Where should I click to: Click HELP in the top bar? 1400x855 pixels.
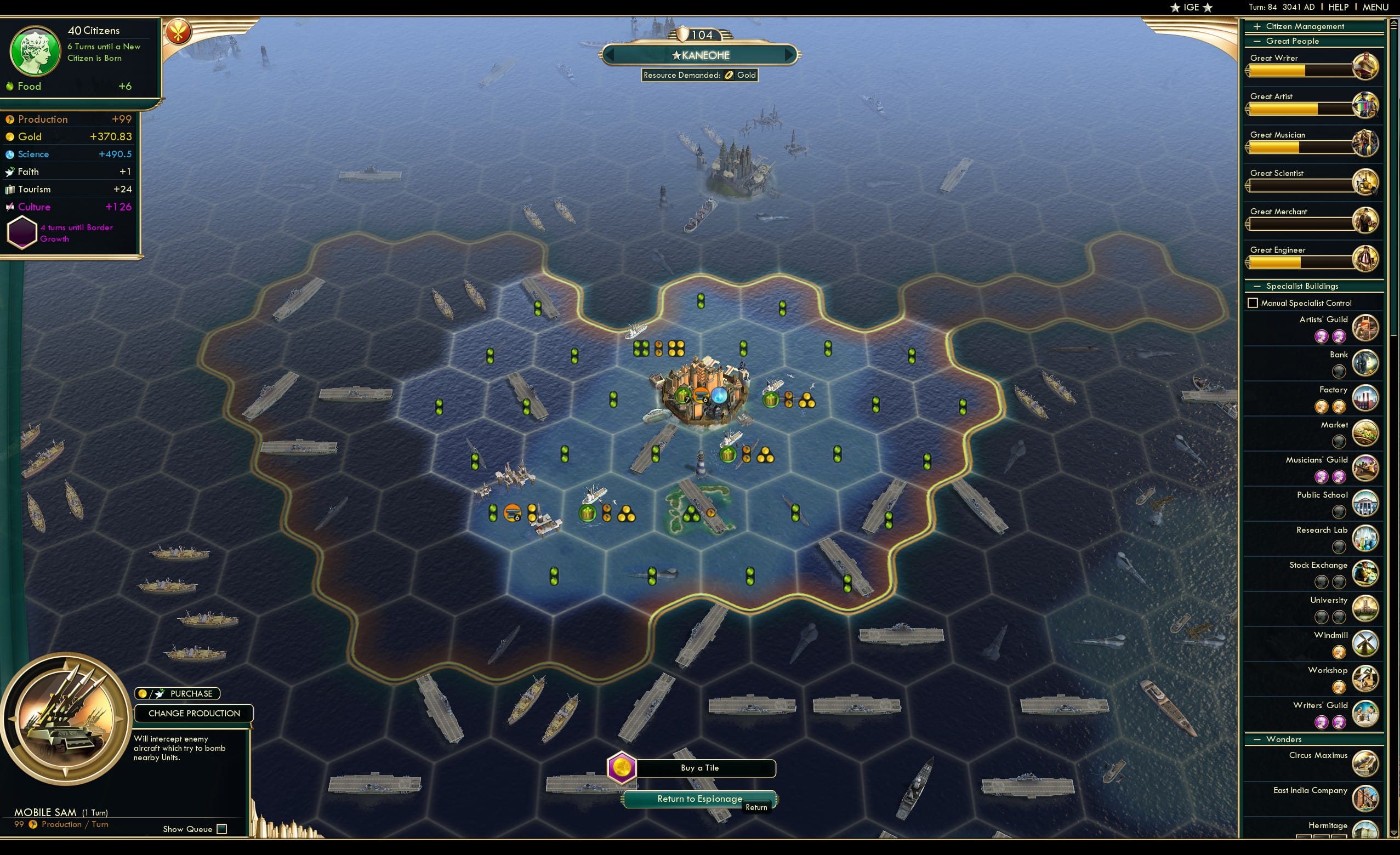pos(1339,7)
